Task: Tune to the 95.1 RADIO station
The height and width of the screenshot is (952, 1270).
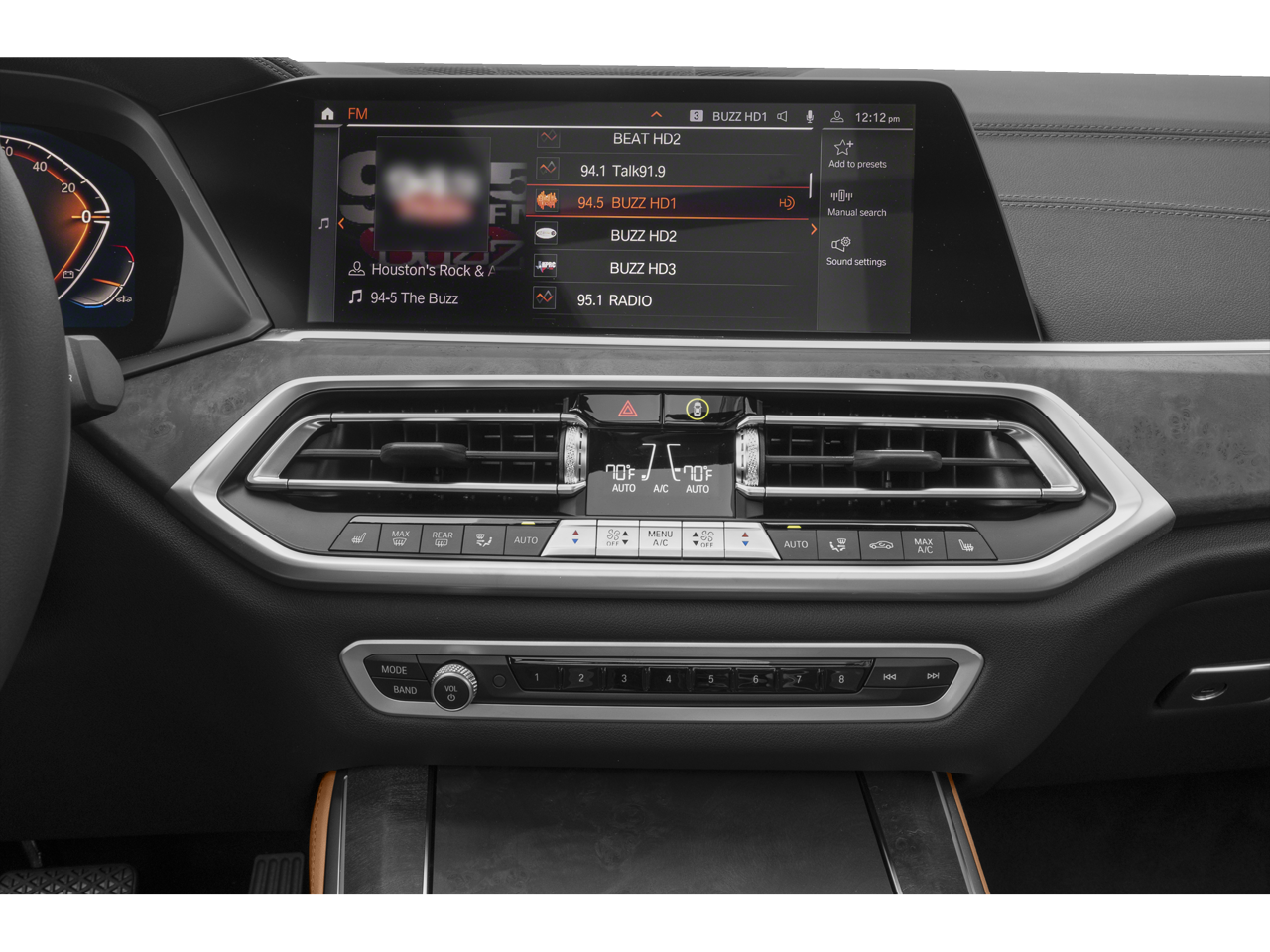Action: (614, 300)
